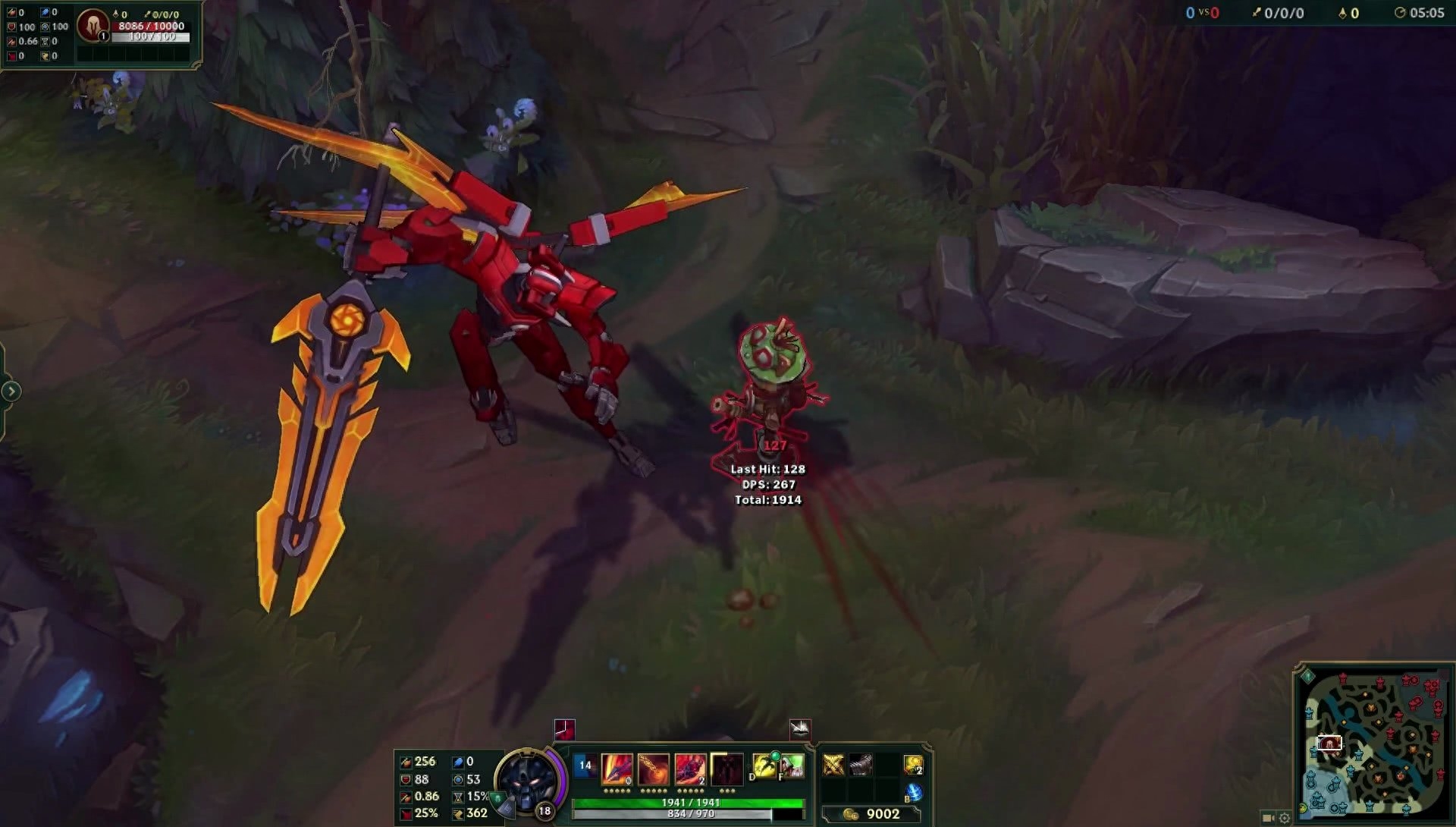Activate Aatrox's Q ability, The Darkin Blade

pos(617,769)
